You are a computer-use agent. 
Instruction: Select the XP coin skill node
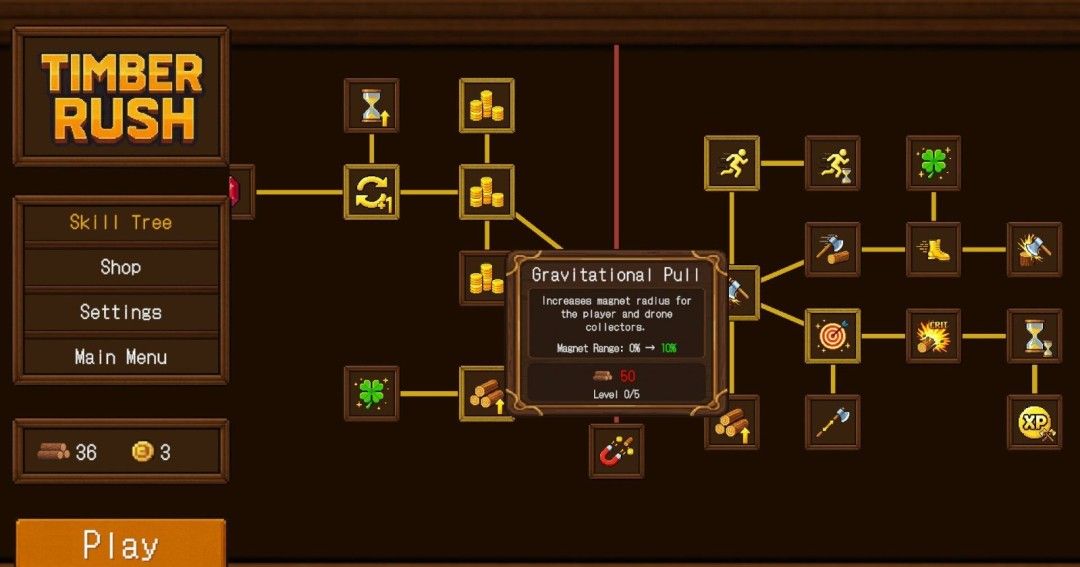(x=1034, y=422)
